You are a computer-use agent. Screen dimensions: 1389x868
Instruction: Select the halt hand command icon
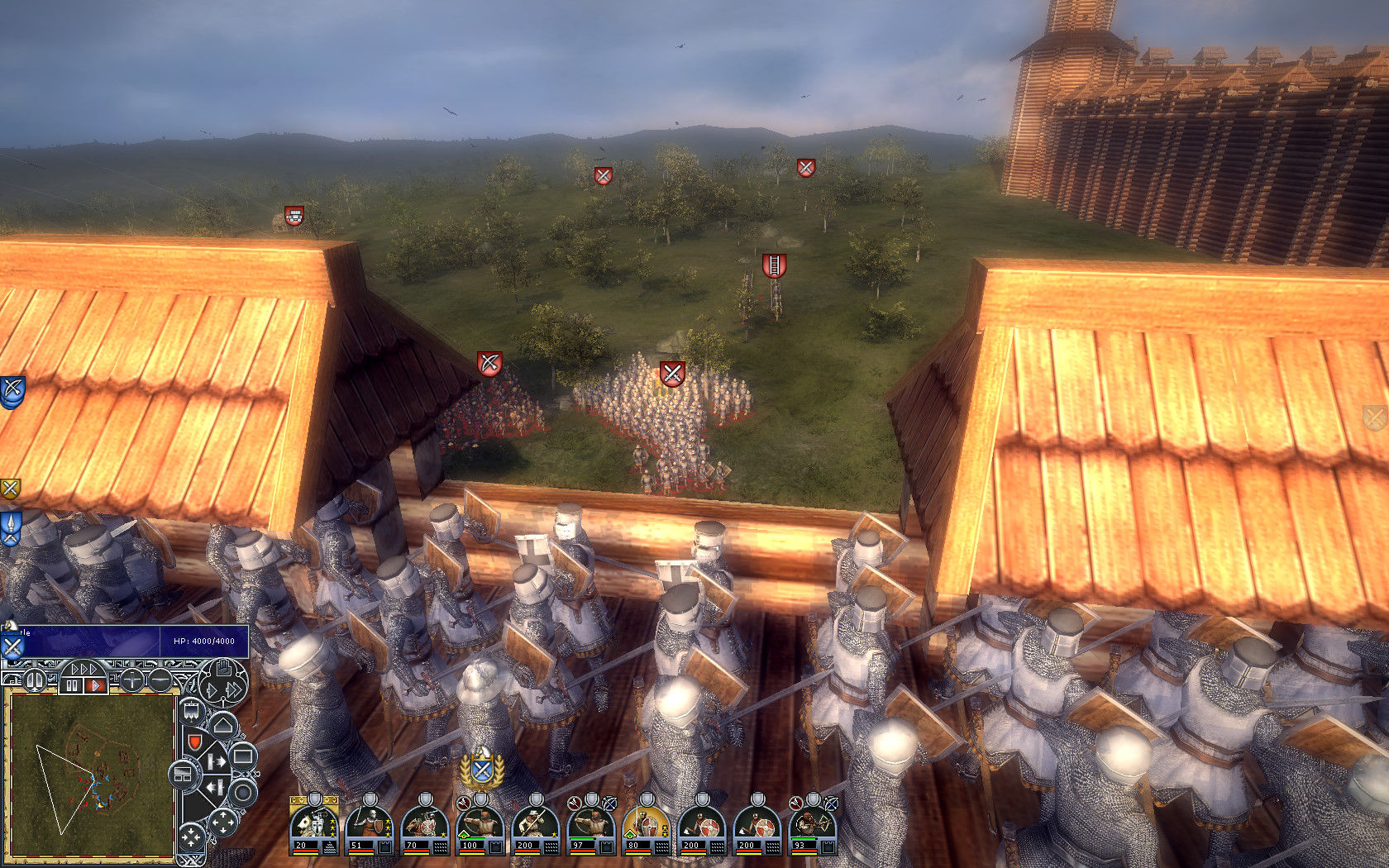pyautogui.click(x=223, y=666)
